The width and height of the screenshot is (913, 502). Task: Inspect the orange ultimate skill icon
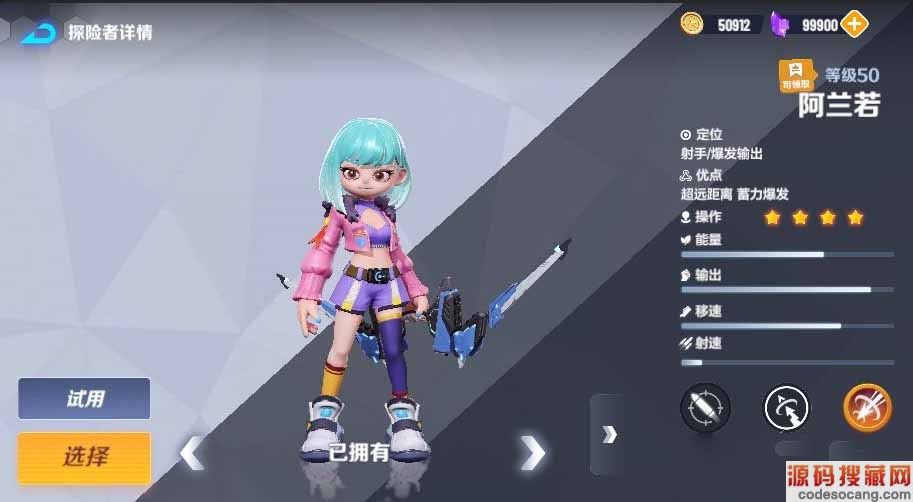tap(866, 408)
